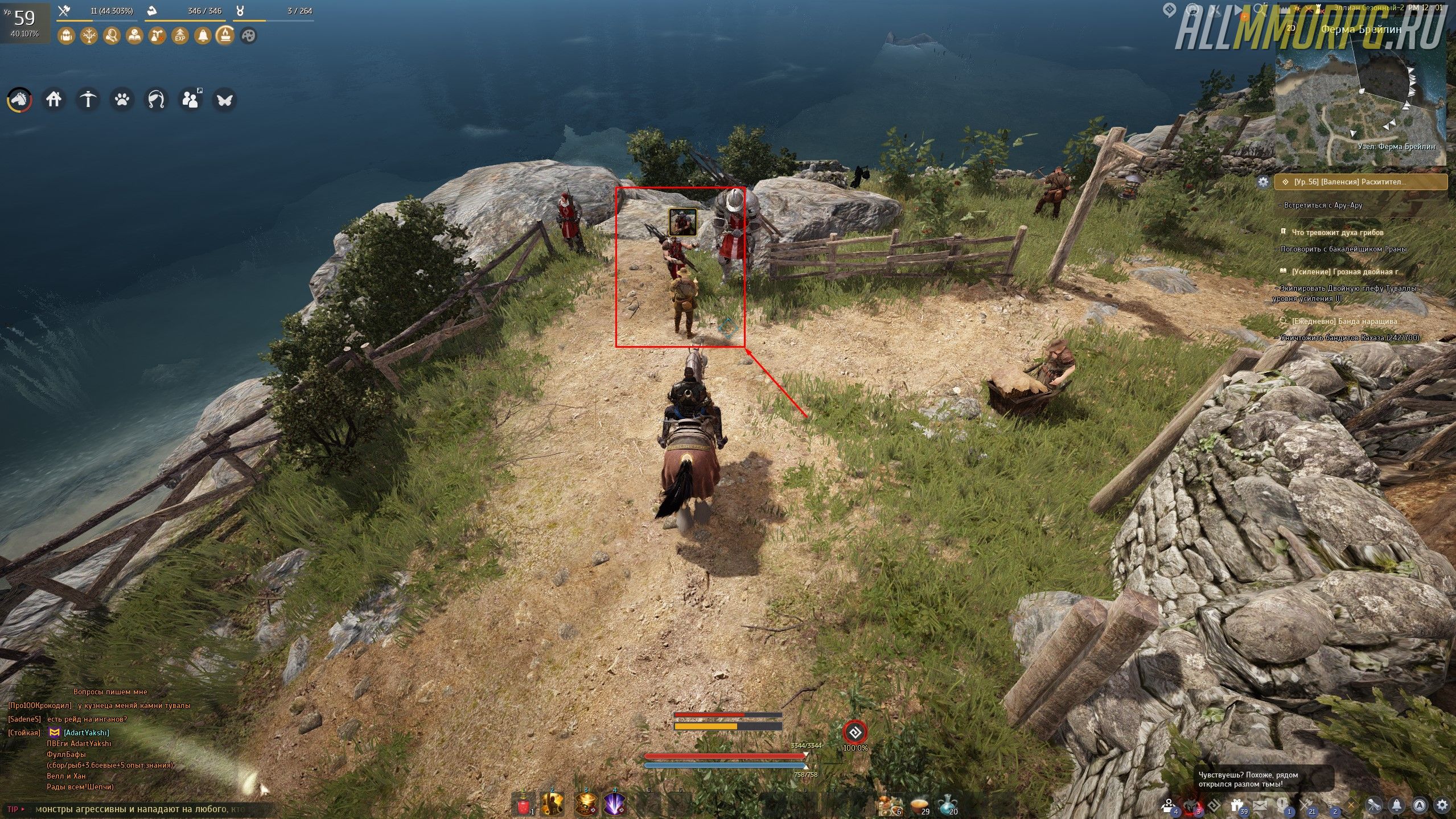Open the quest tracker gear settings
Viewport: 1456px width, 819px height.
tap(1263, 182)
